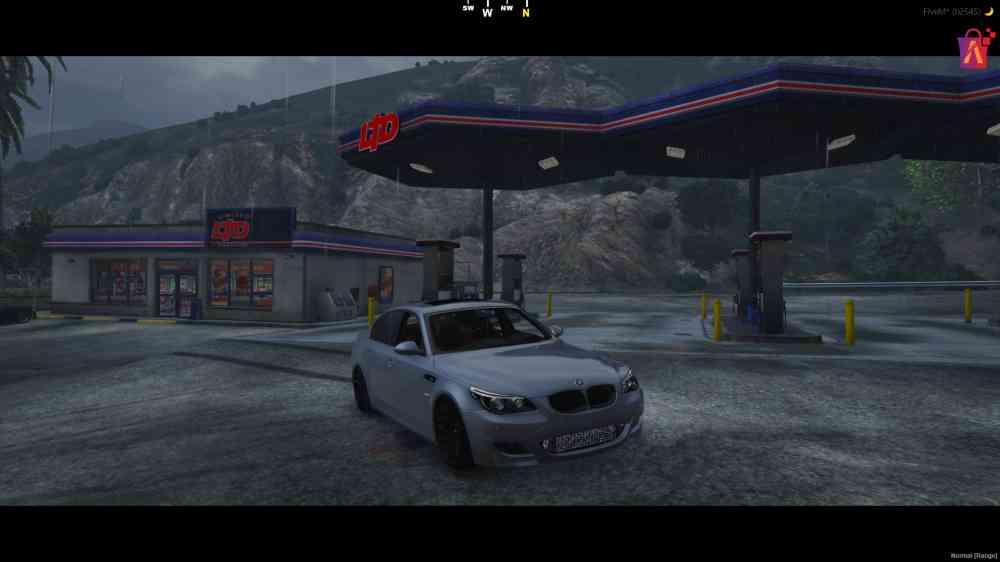Click the yellow N compass marker
Screen dimensions: 1000x562
tap(526, 13)
